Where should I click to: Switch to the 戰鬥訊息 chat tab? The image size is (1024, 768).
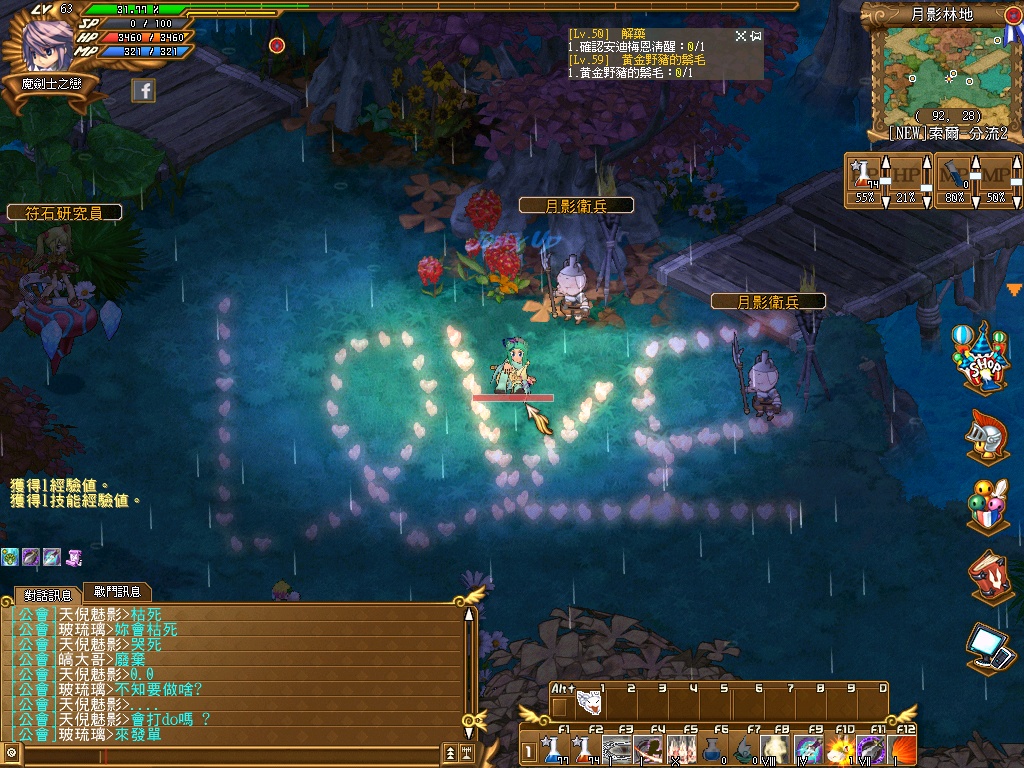[116, 592]
